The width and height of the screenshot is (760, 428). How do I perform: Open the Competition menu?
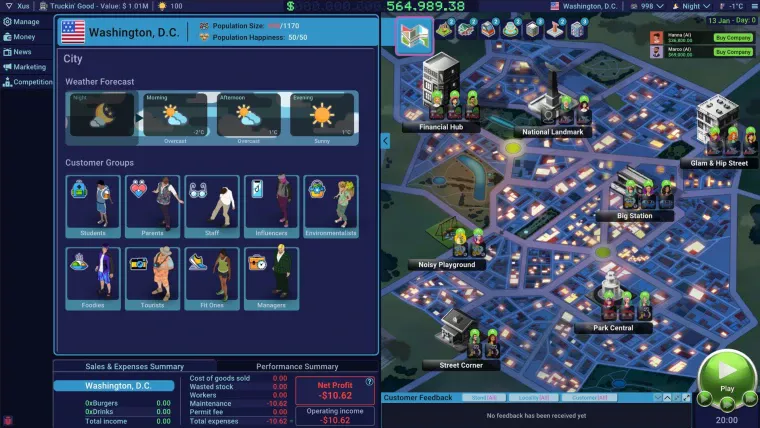(x=28, y=82)
